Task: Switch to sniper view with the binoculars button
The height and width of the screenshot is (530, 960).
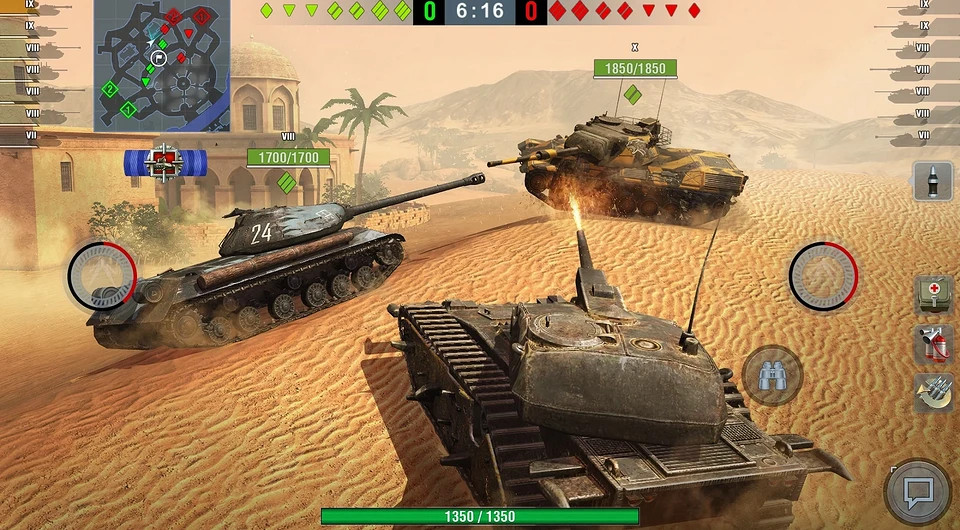Action: 771,375
